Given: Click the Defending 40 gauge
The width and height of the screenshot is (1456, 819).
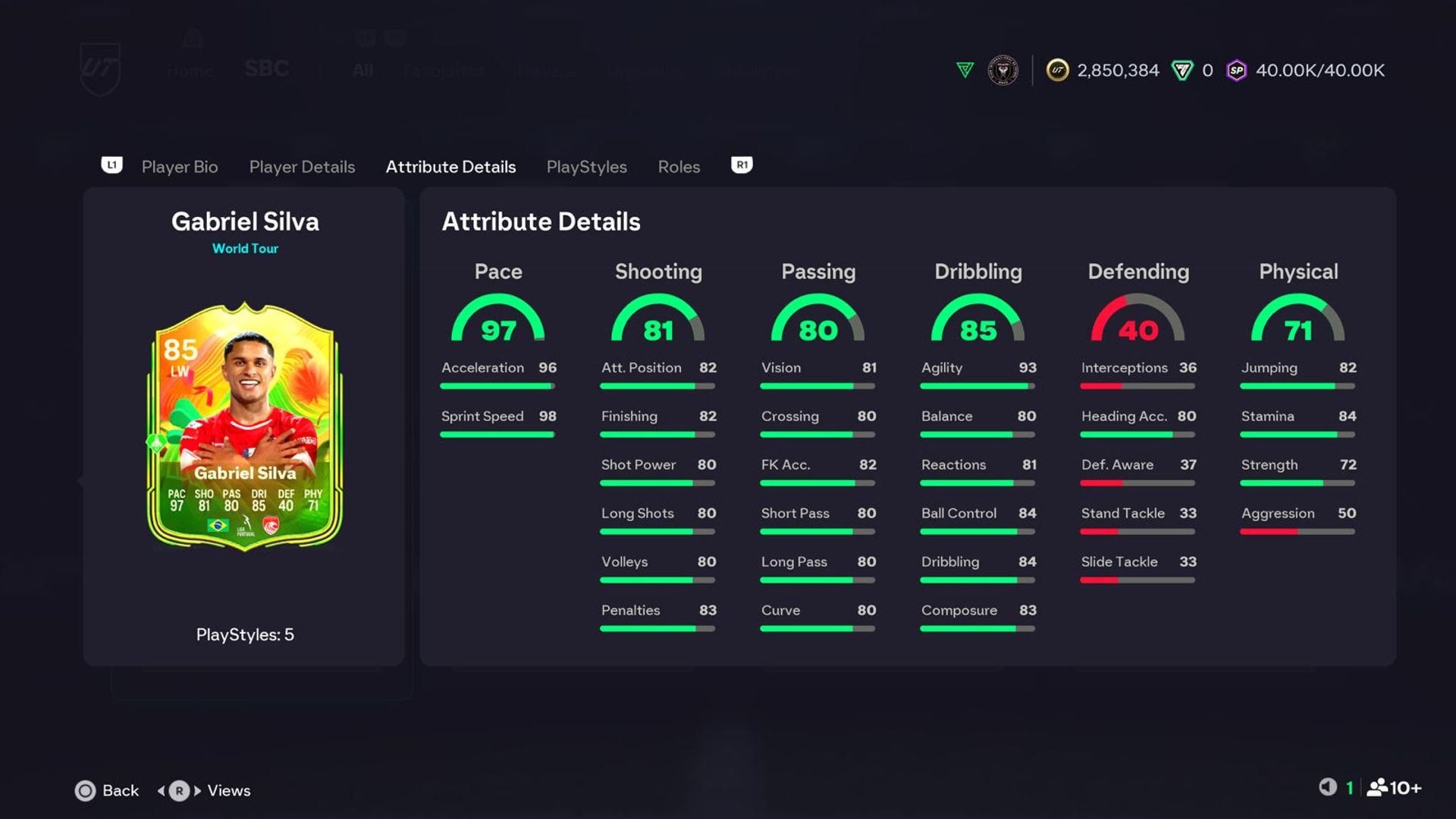Looking at the screenshot, I should [x=1138, y=322].
